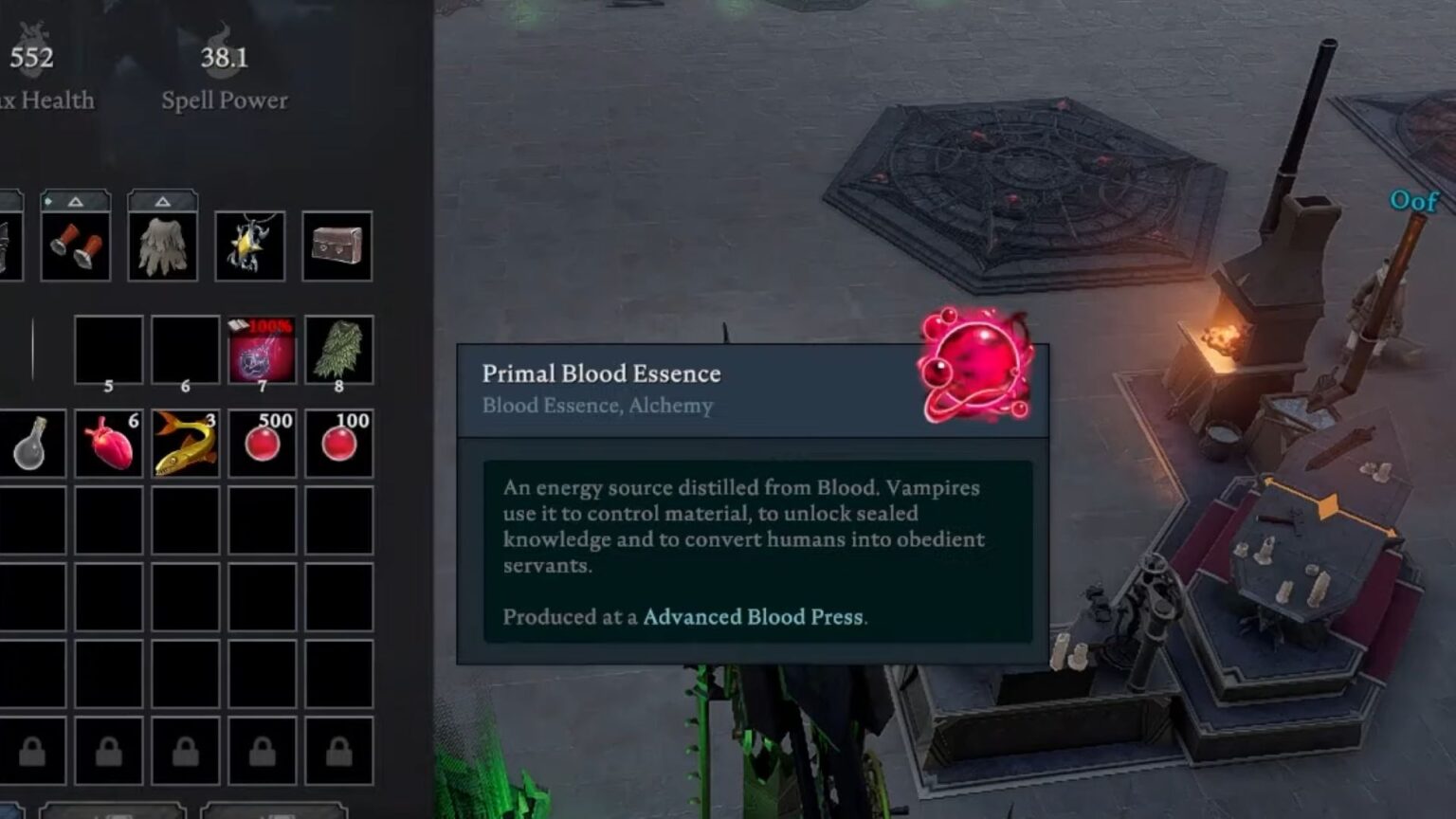Select the tattered chest armor piece
The height and width of the screenshot is (819, 1456).
point(164,245)
